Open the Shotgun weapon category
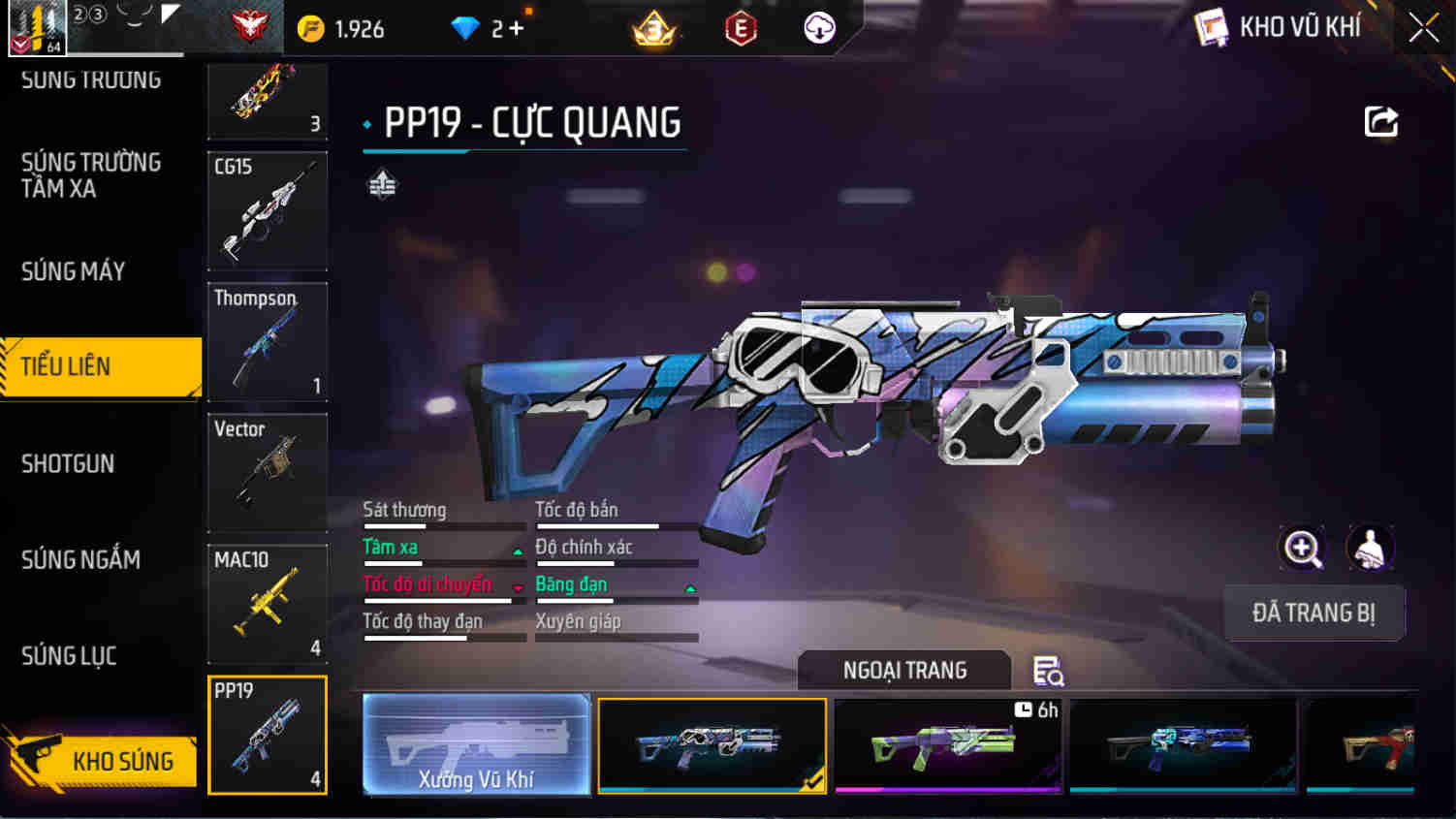 pyautogui.click(x=68, y=463)
